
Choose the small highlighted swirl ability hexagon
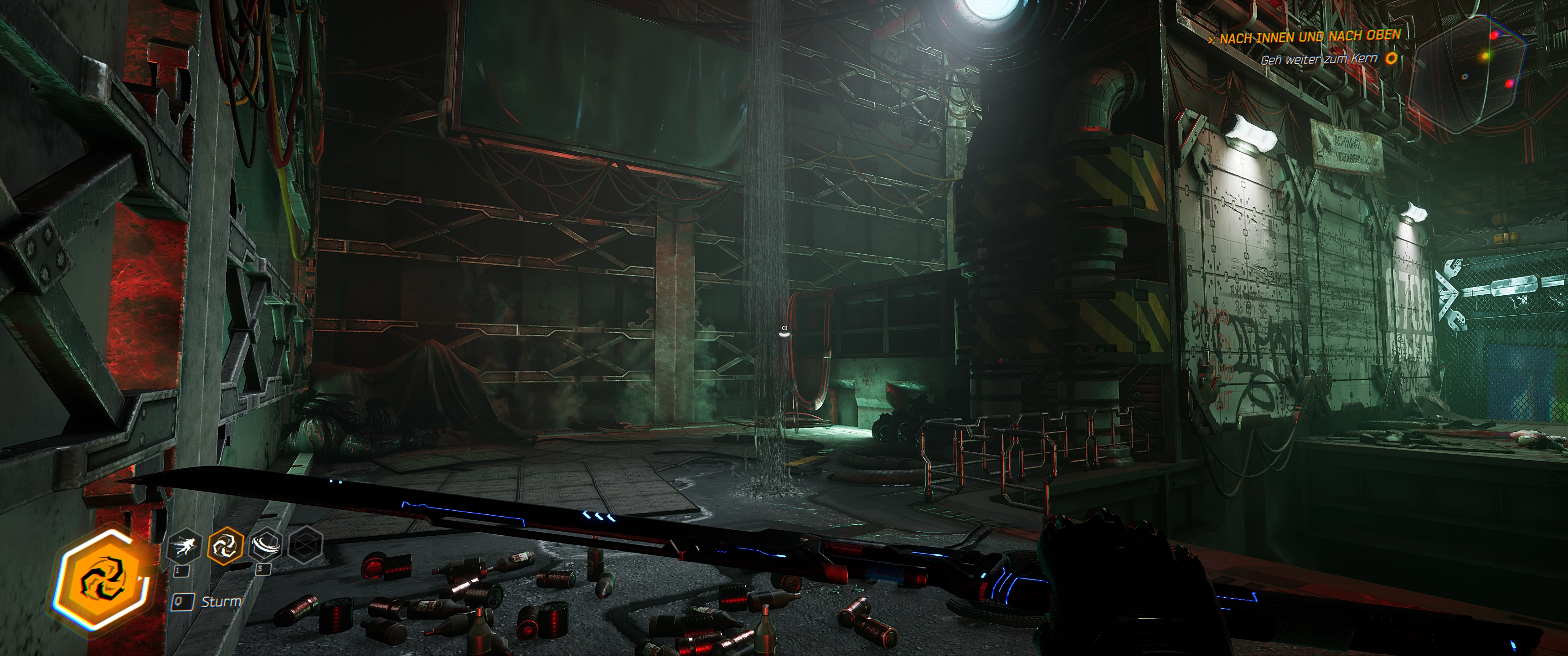pos(225,545)
